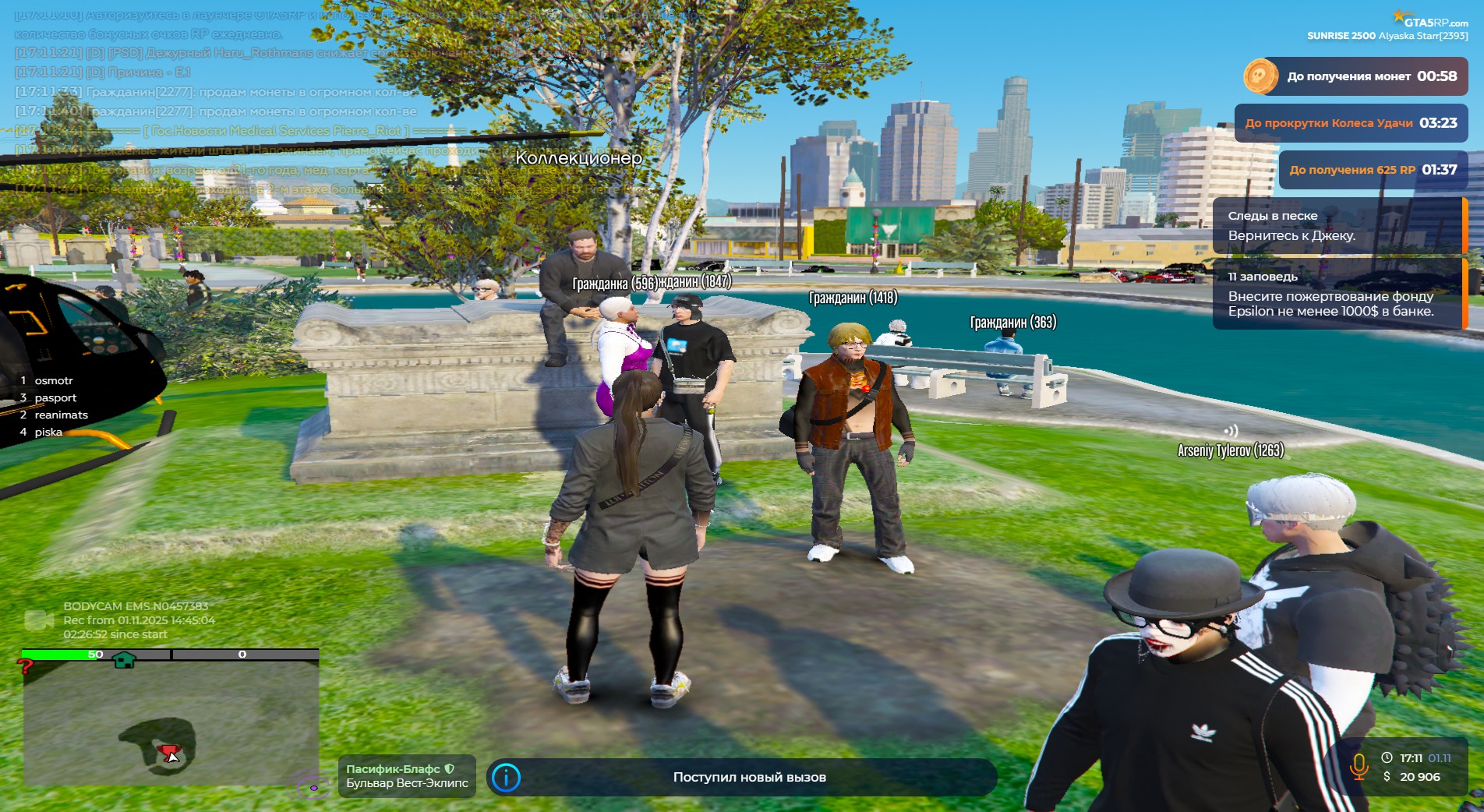Select the osmotr entry in the quick list

click(53, 380)
